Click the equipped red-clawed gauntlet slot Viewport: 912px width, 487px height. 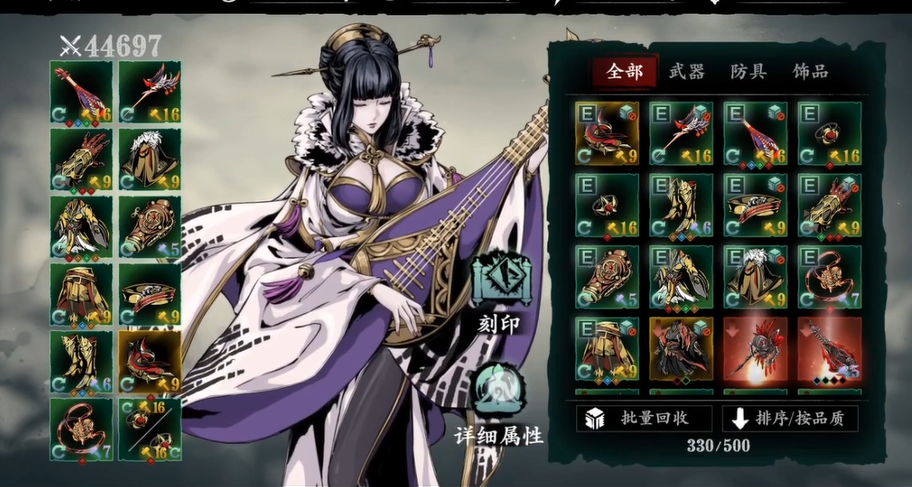tap(82, 158)
